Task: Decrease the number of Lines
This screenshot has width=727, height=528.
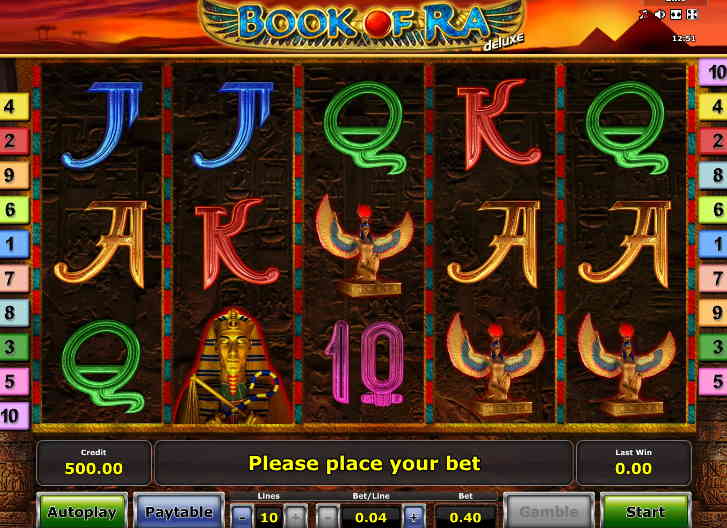Action: (x=242, y=517)
